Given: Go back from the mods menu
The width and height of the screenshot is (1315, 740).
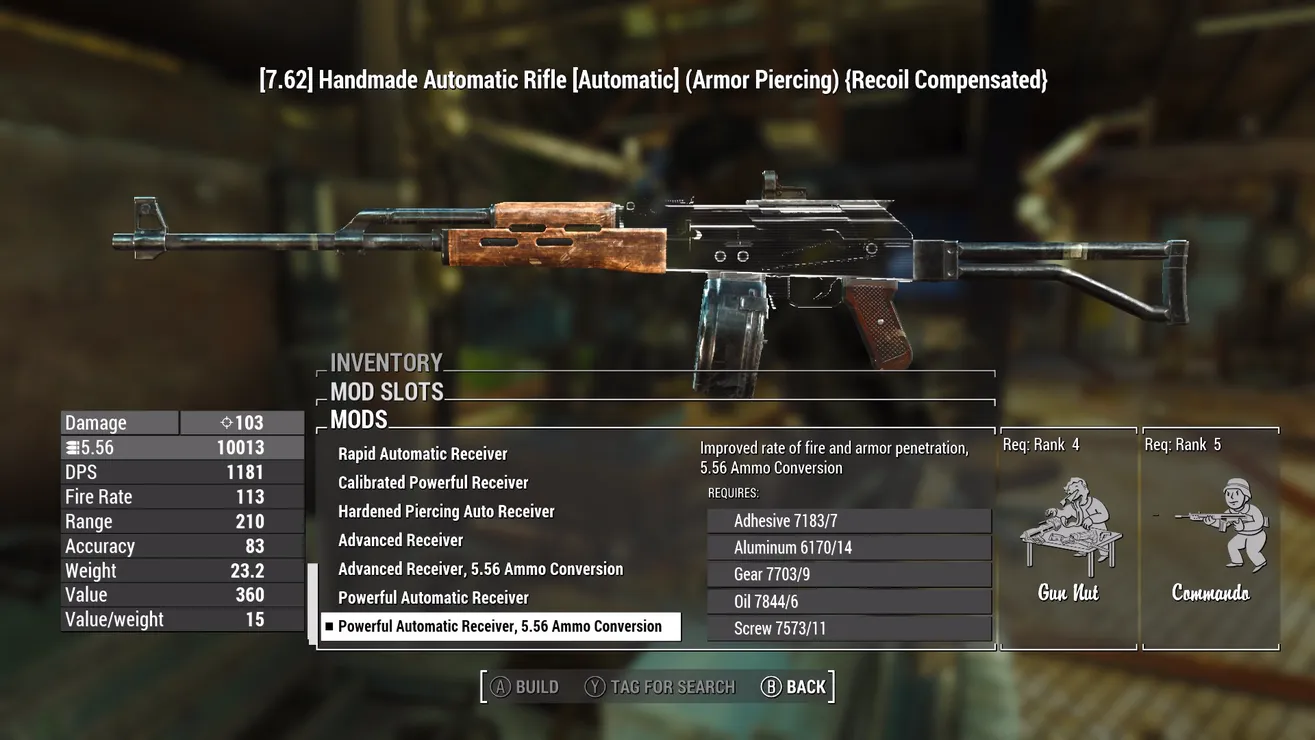Looking at the screenshot, I should pos(794,687).
